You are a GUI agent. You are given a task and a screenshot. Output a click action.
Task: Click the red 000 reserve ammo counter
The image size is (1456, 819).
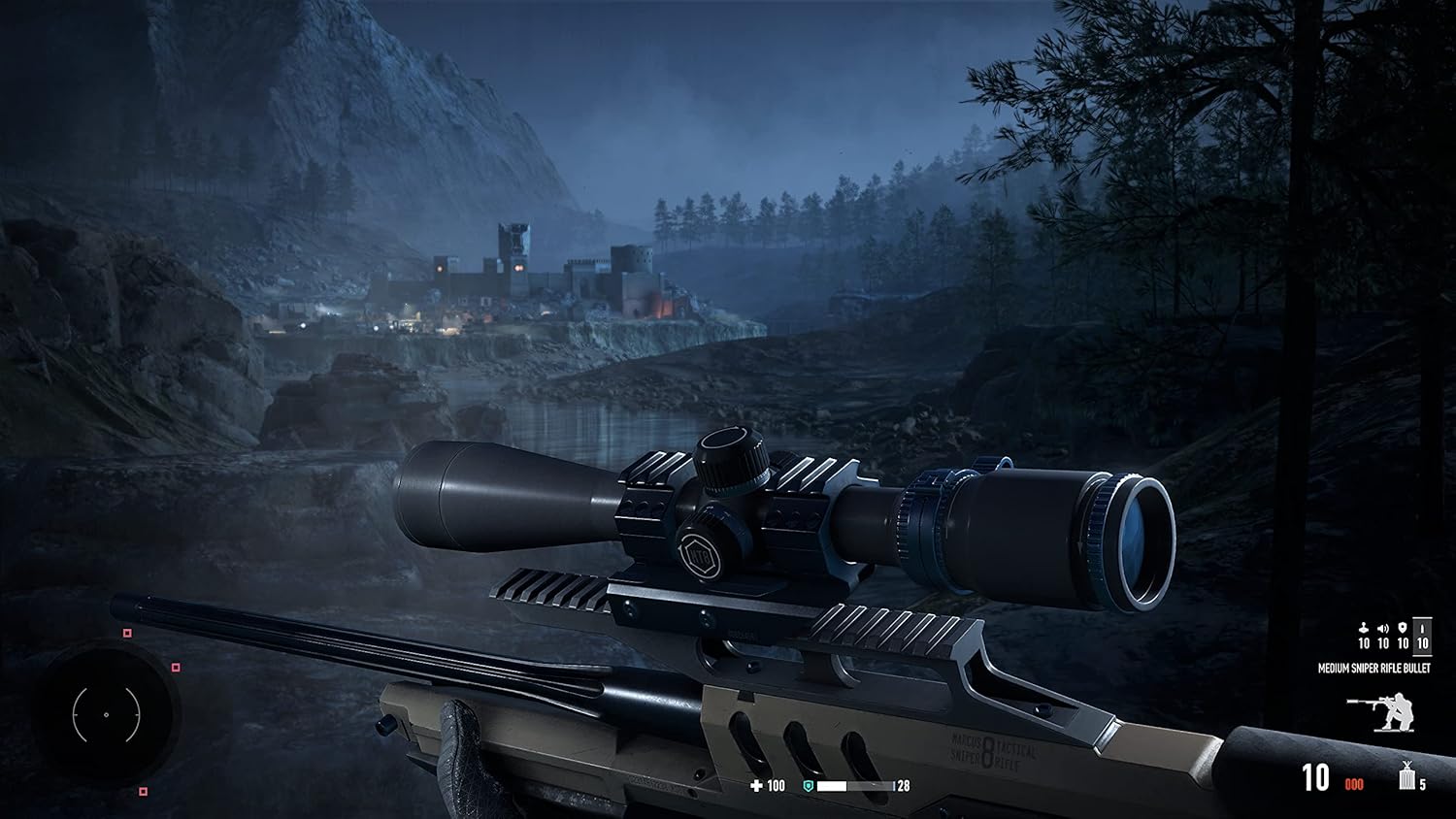[1354, 784]
